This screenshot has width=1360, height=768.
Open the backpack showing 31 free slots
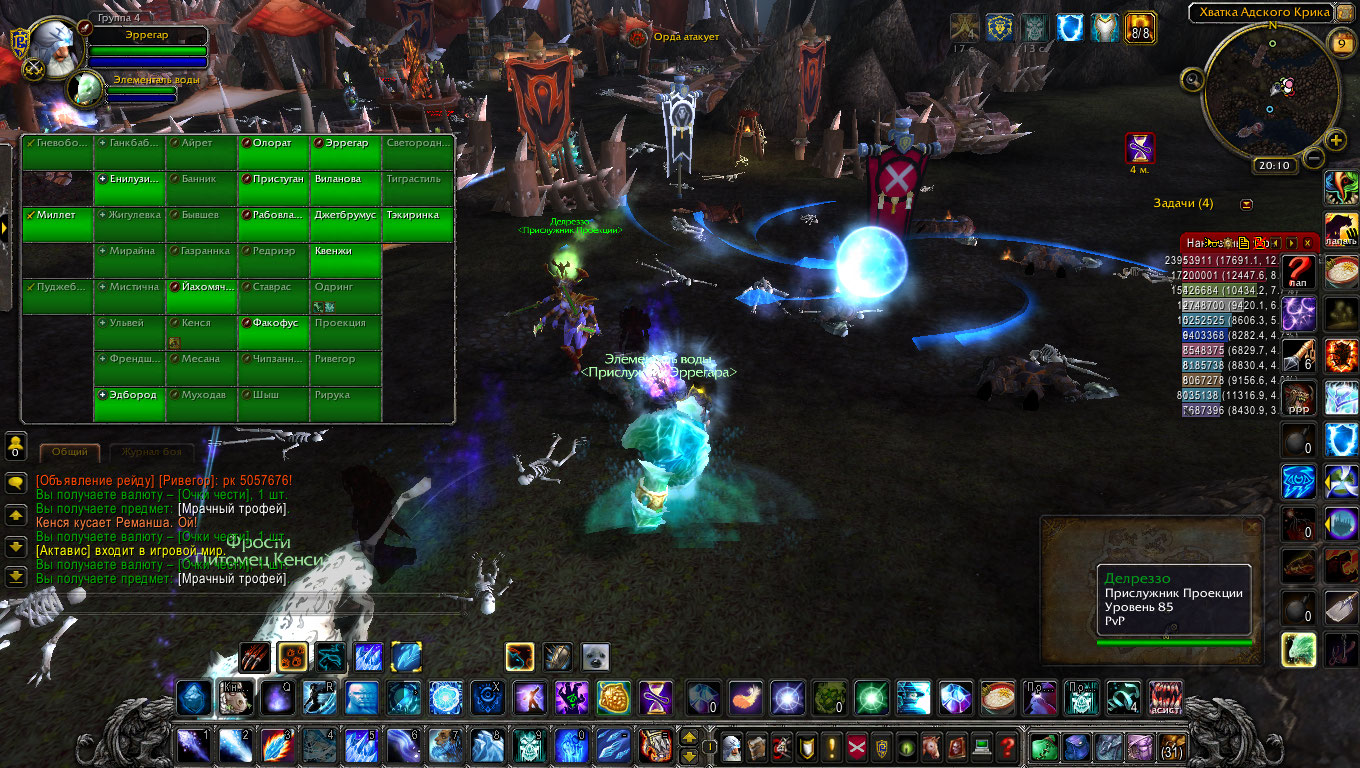click(x=1170, y=746)
